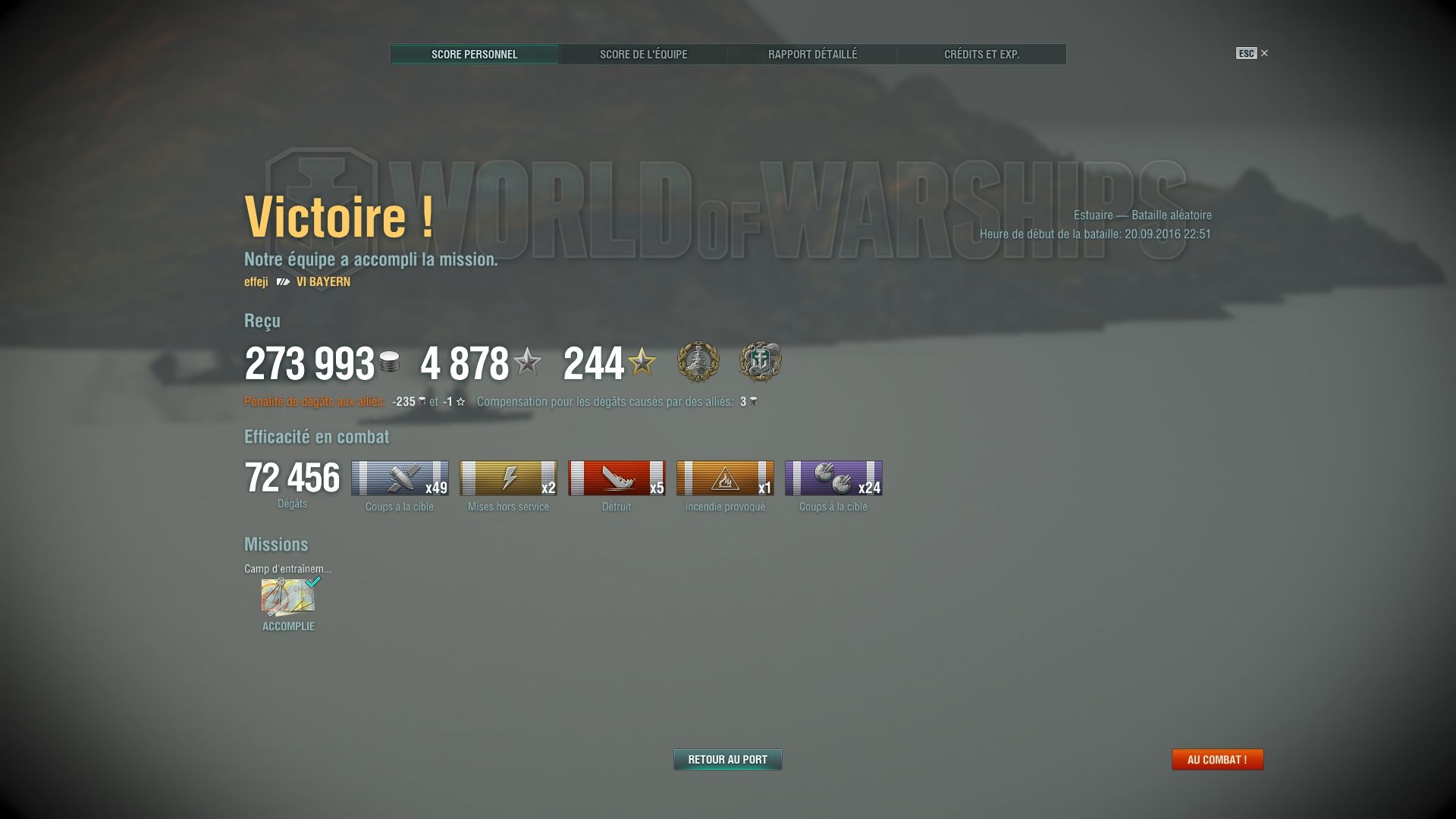Select the purple x24 Coups à la cible ribbon
Image resolution: width=1456 pixels, height=819 pixels.
(833, 478)
